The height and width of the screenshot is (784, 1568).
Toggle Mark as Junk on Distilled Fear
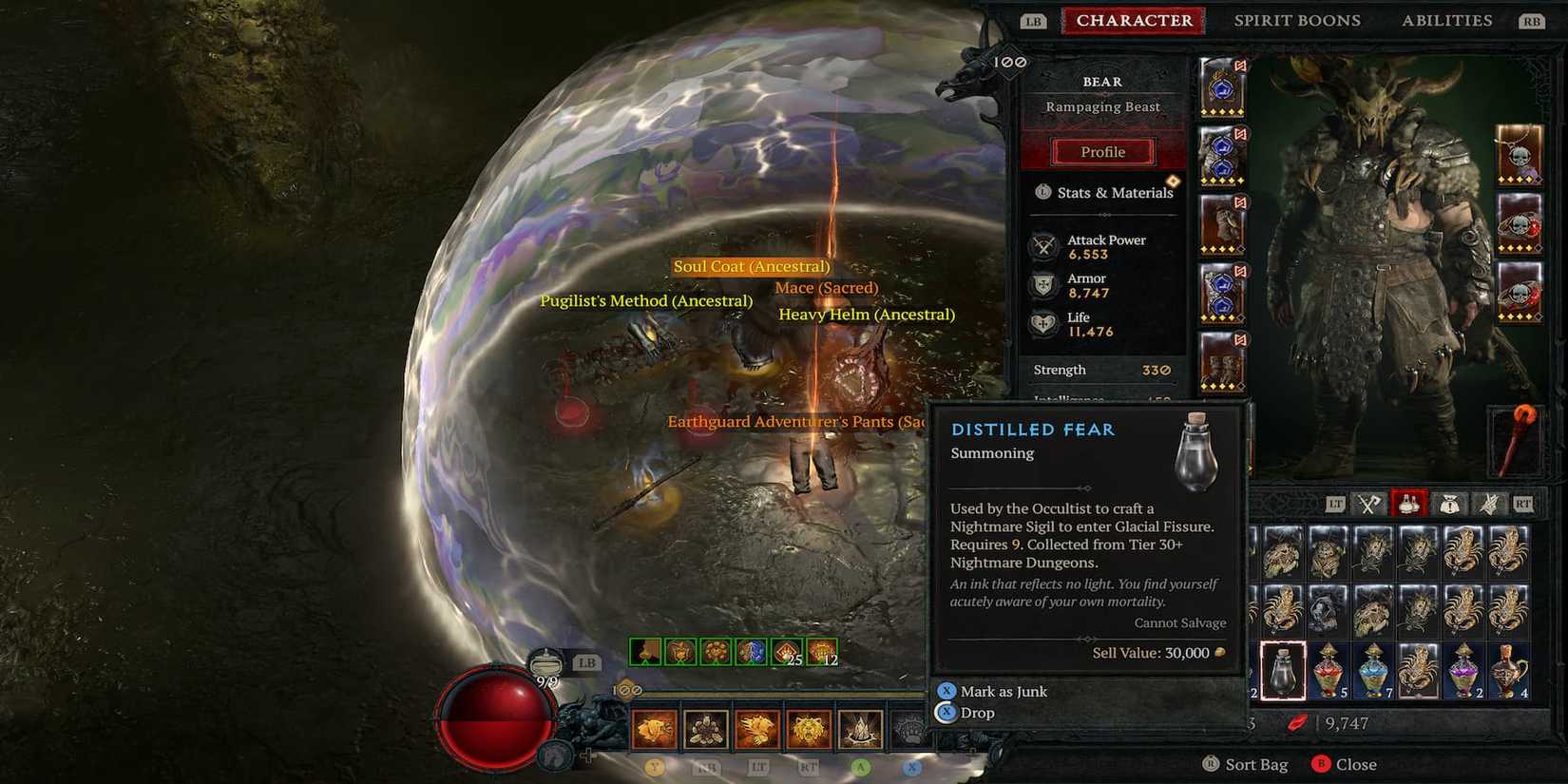coord(1004,691)
